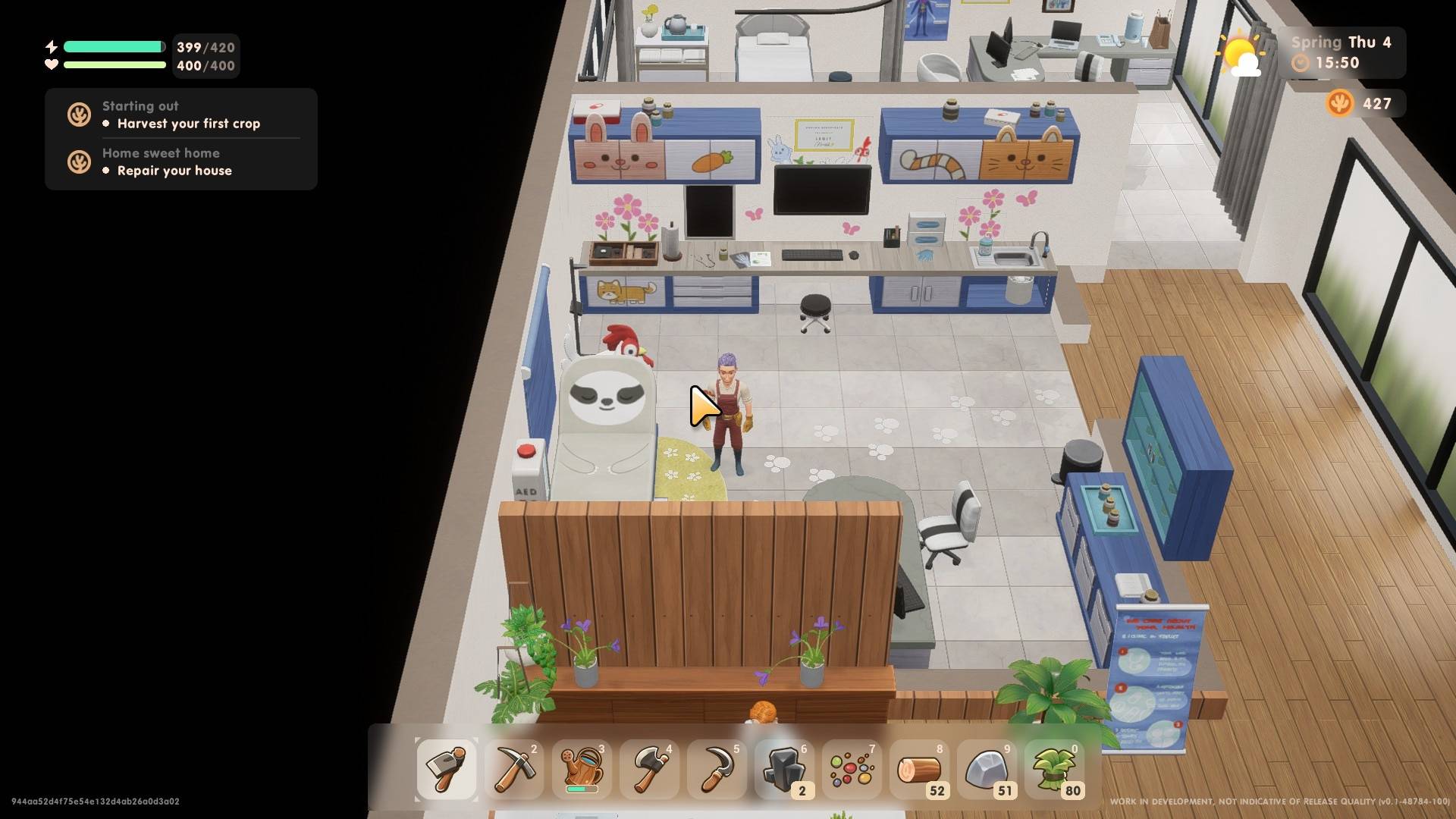Select the axe hotbar slot

click(649, 769)
